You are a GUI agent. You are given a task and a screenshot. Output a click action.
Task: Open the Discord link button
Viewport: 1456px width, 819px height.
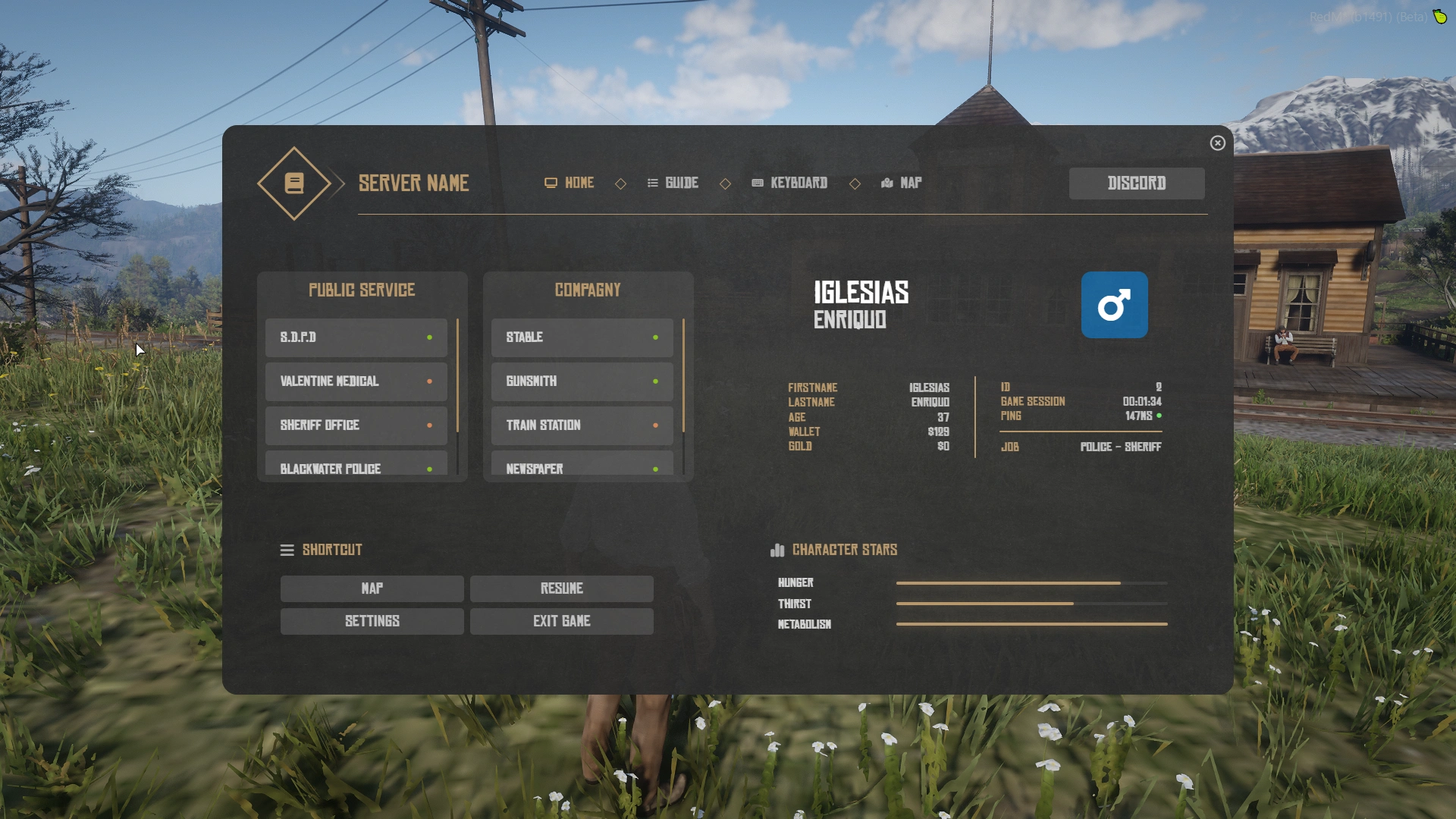tap(1136, 184)
